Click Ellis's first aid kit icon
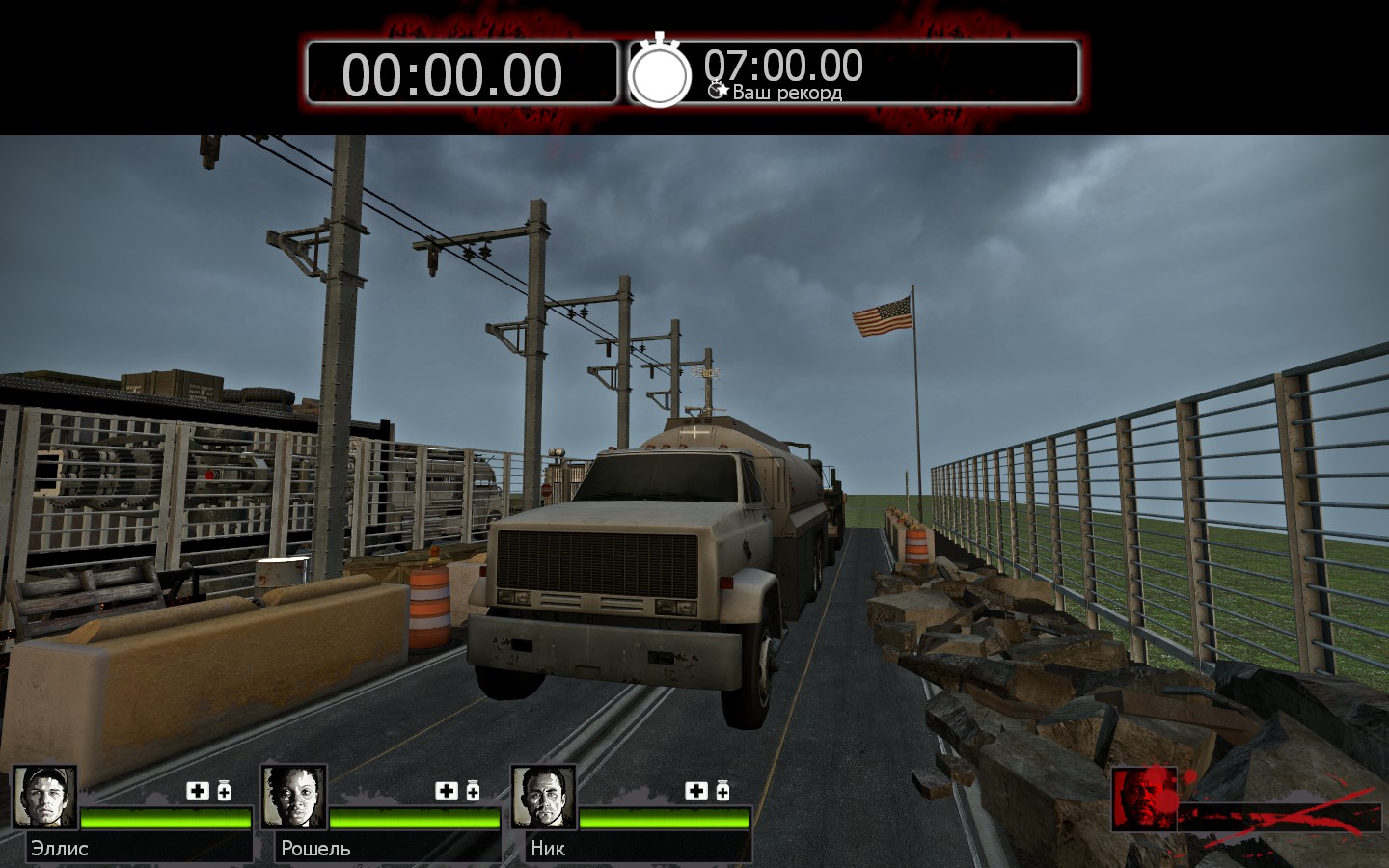The width and height of the screenshot is (1389, 868). (x=198, y=791)
